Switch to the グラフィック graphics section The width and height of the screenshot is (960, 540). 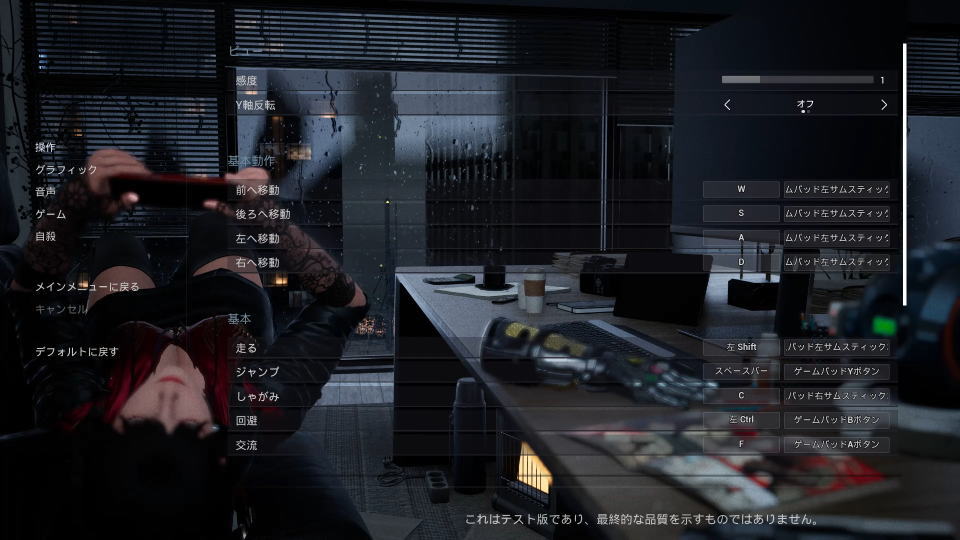[x=67, y=170]
